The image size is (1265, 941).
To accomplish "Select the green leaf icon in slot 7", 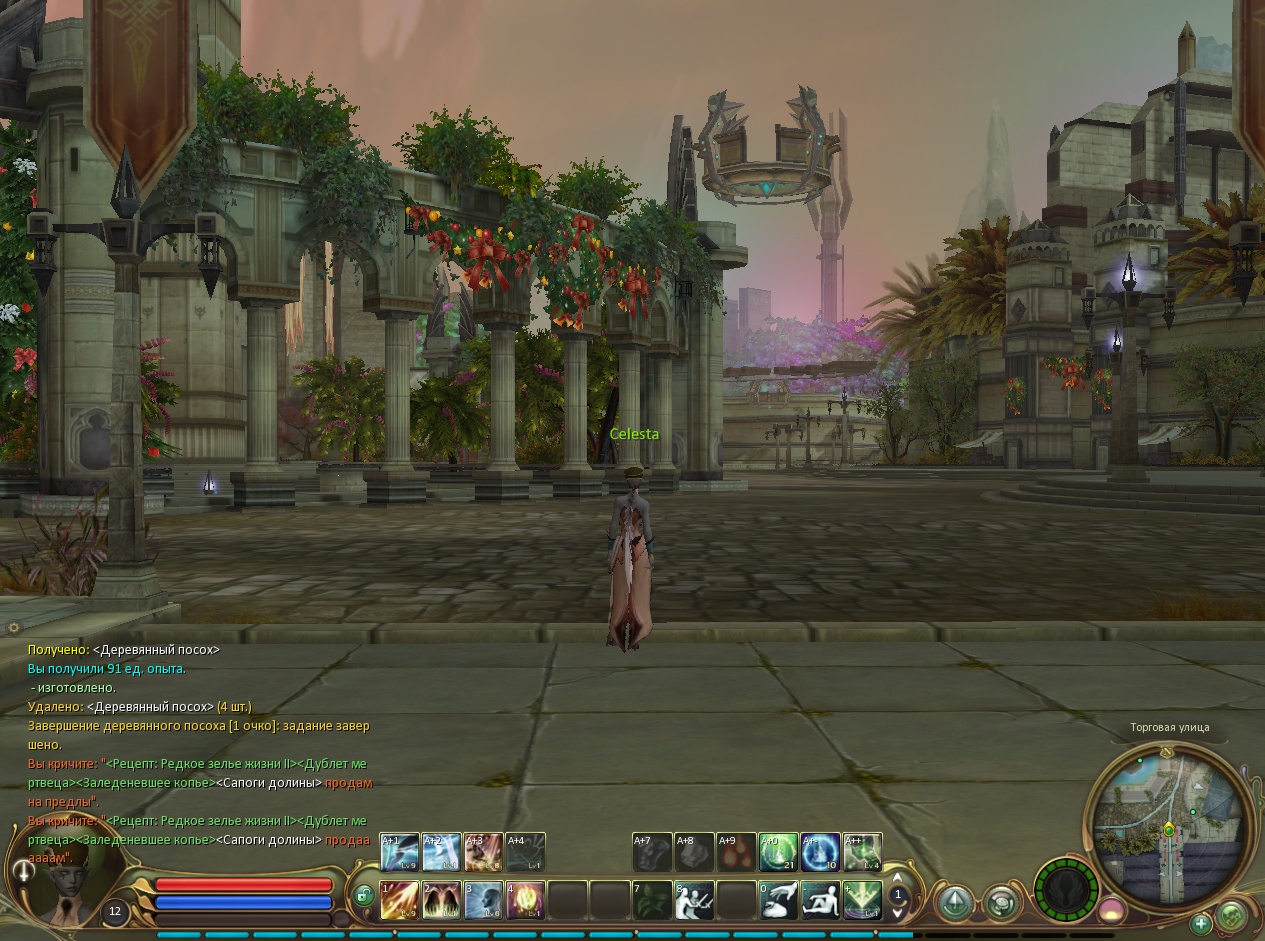I will [x=652, y=900].
